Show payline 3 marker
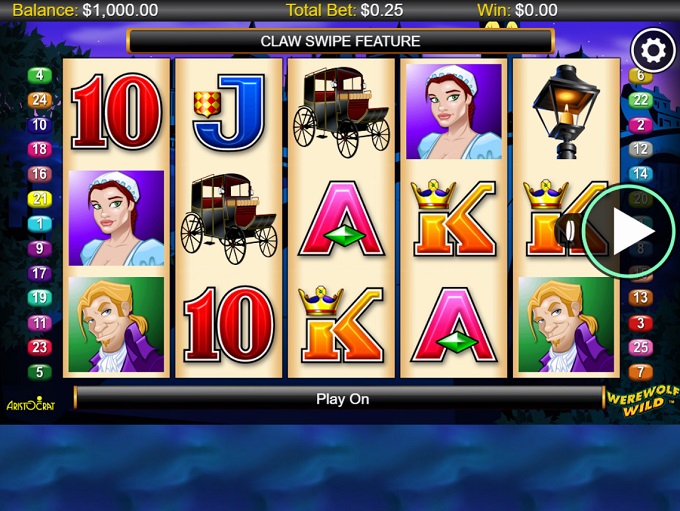 (x=641, y=323)
